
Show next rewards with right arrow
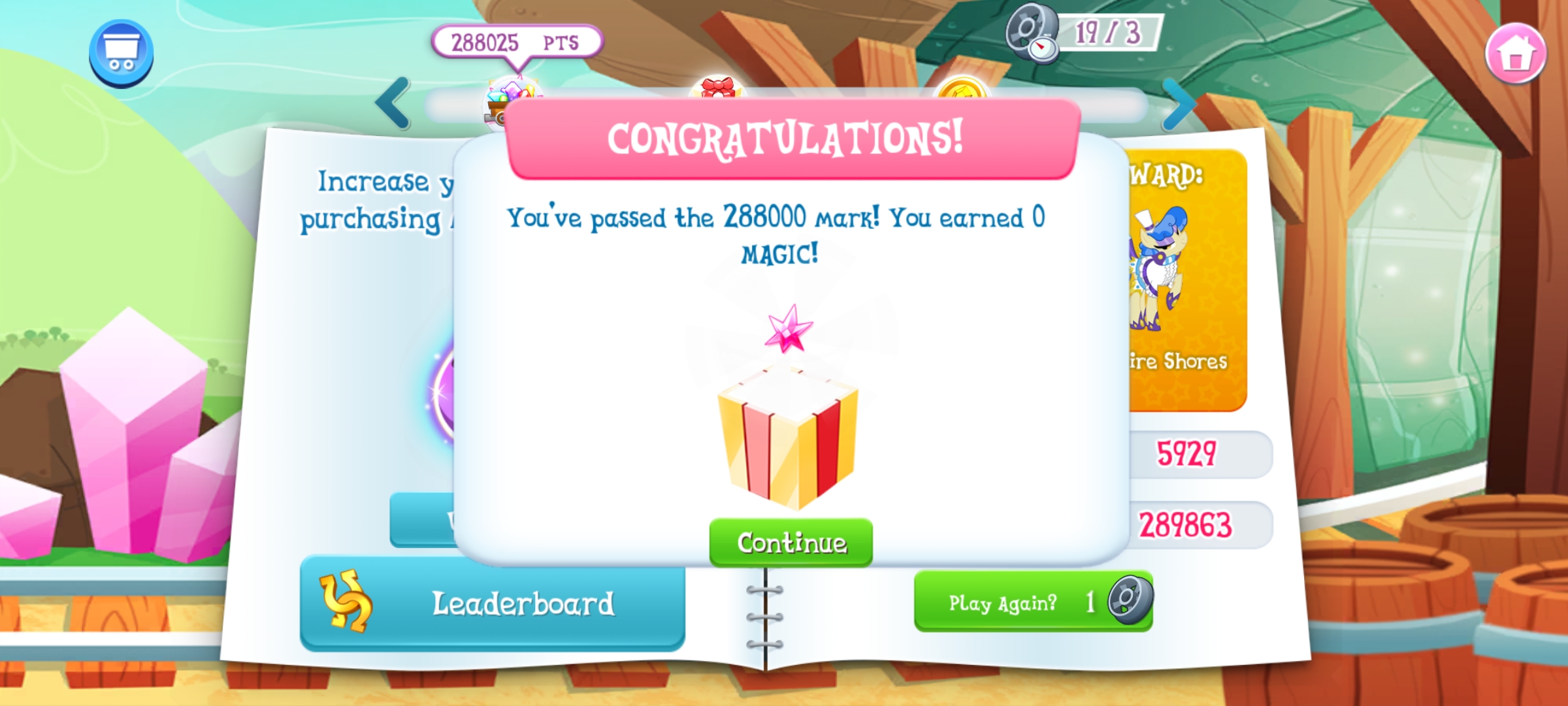(x=1180, y=105)
